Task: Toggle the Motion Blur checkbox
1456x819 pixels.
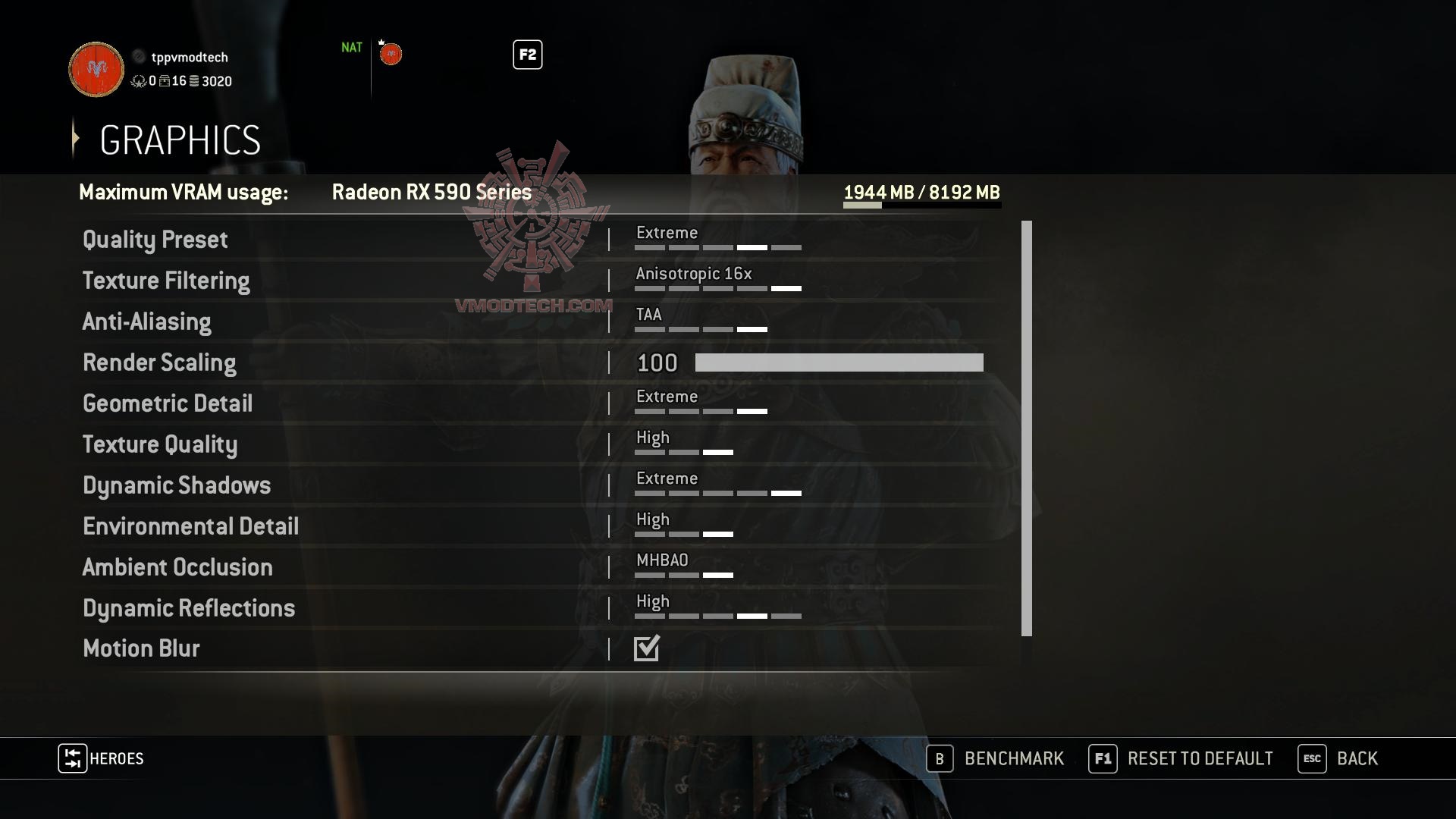Action: (x=646, y=648)
